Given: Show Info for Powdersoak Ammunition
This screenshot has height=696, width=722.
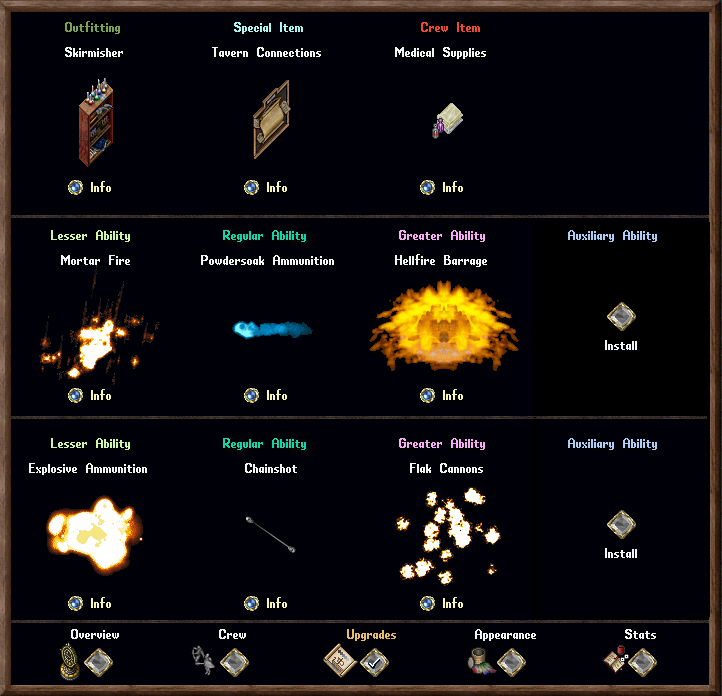Looking at the screenshot, I should pyautogui.click(x=252, y=395).
